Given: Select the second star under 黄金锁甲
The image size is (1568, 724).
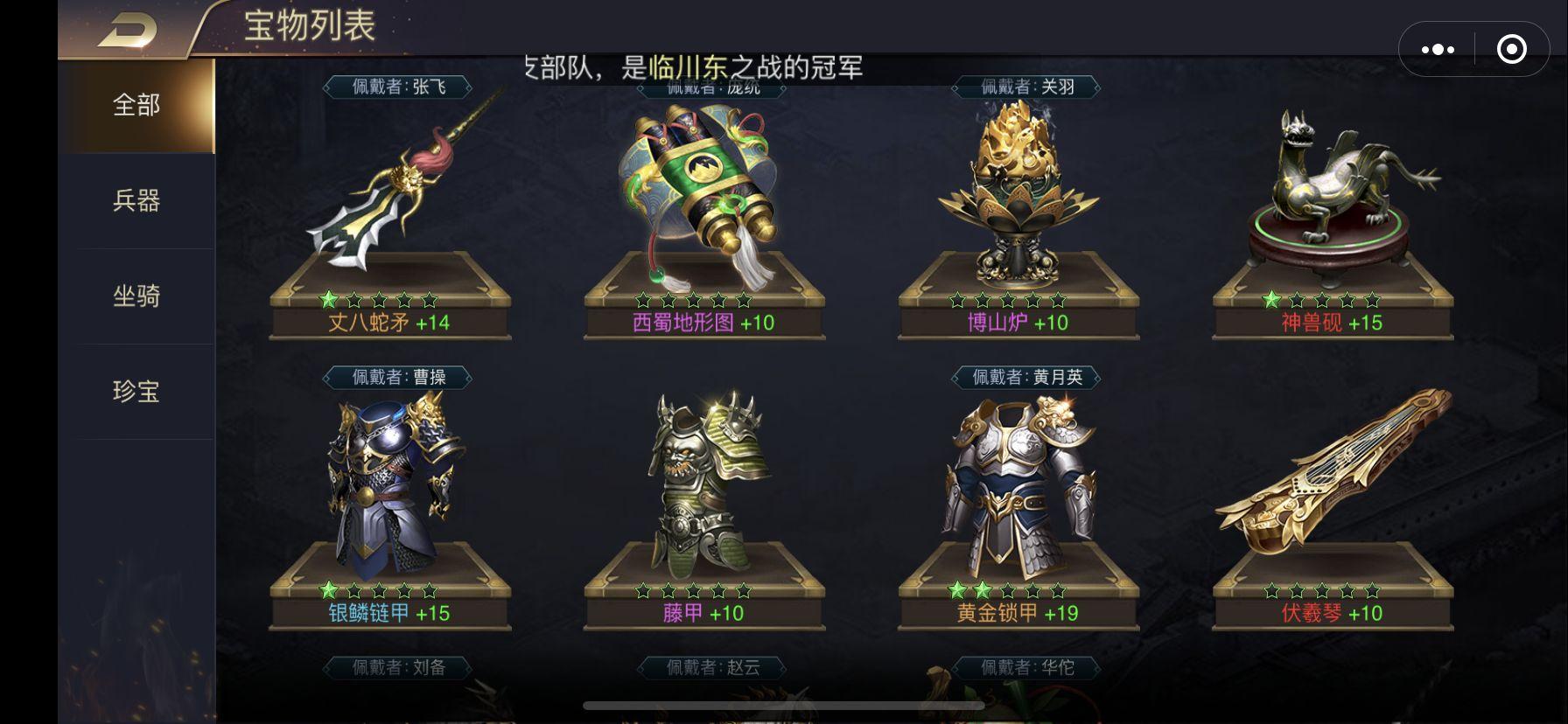Looking at the screenshot, I should pos(984,589).
